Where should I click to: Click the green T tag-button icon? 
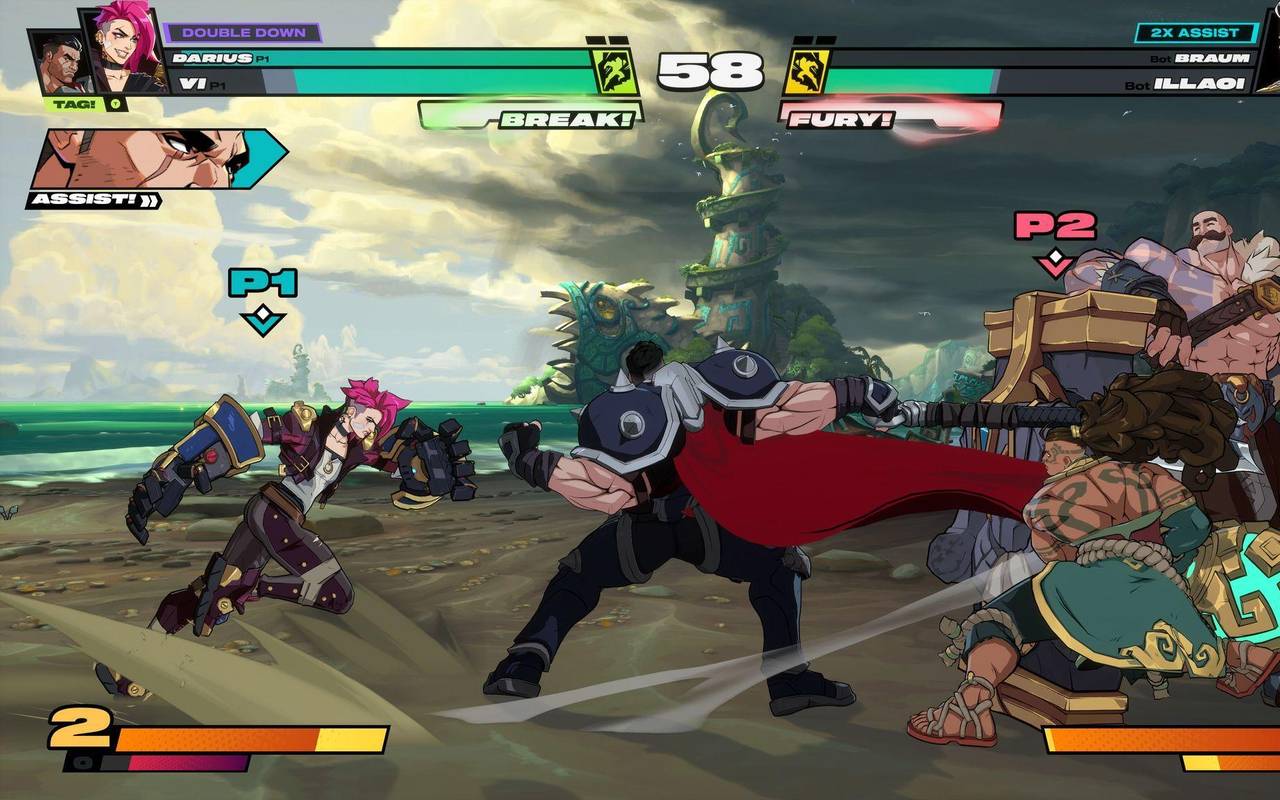point(116,104)
